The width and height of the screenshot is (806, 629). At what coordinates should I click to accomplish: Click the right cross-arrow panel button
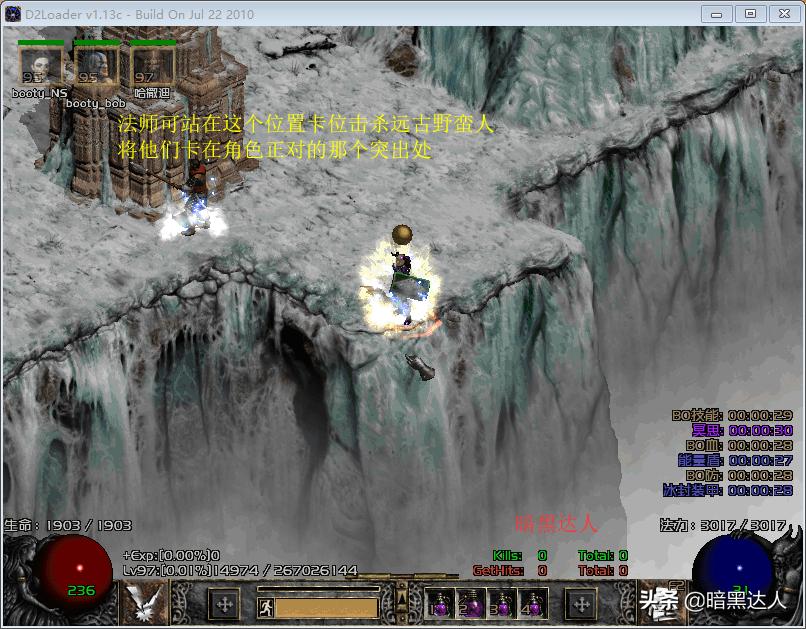[581, 604]
